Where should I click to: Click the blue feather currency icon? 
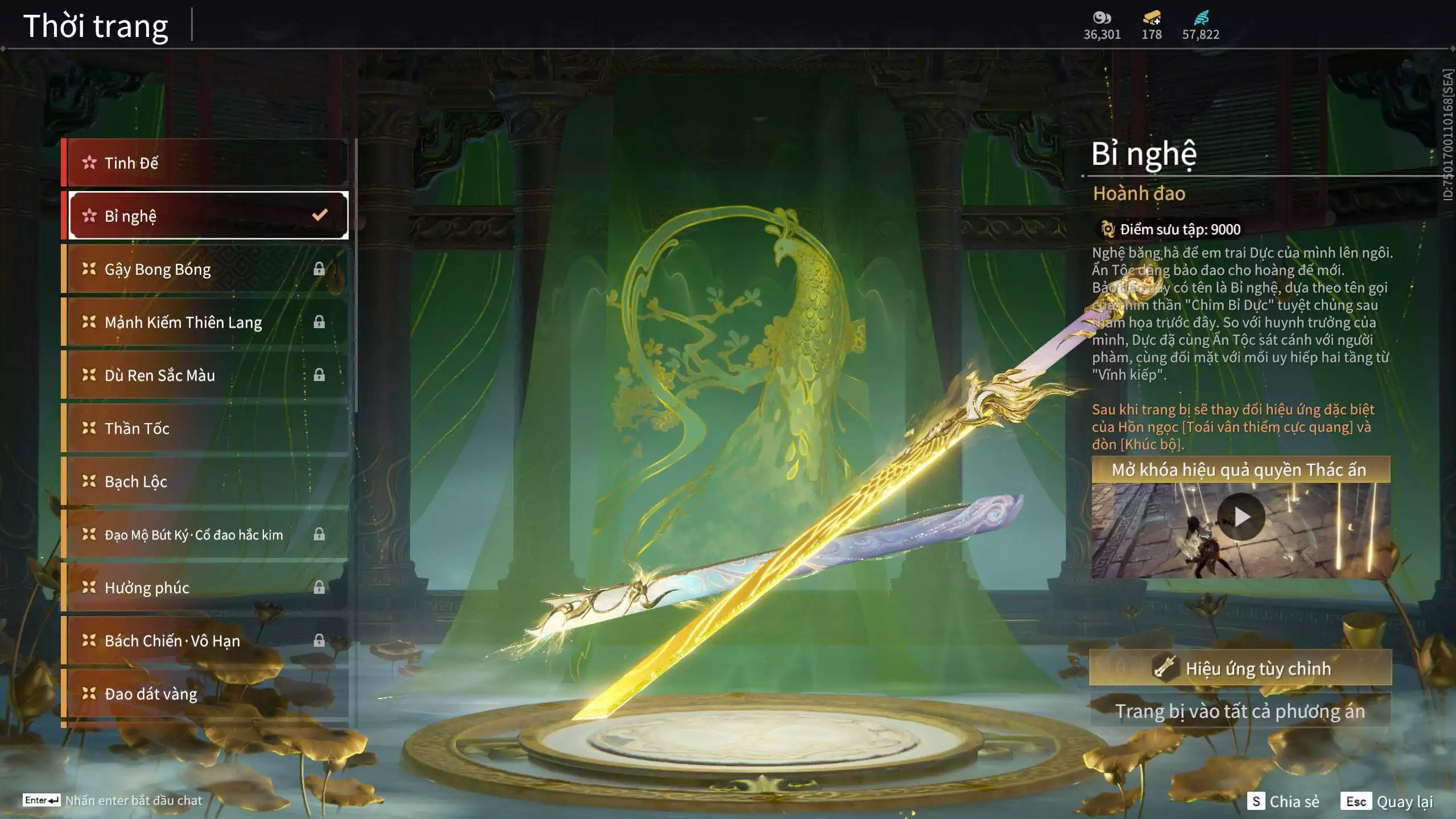coord(1201,18)
